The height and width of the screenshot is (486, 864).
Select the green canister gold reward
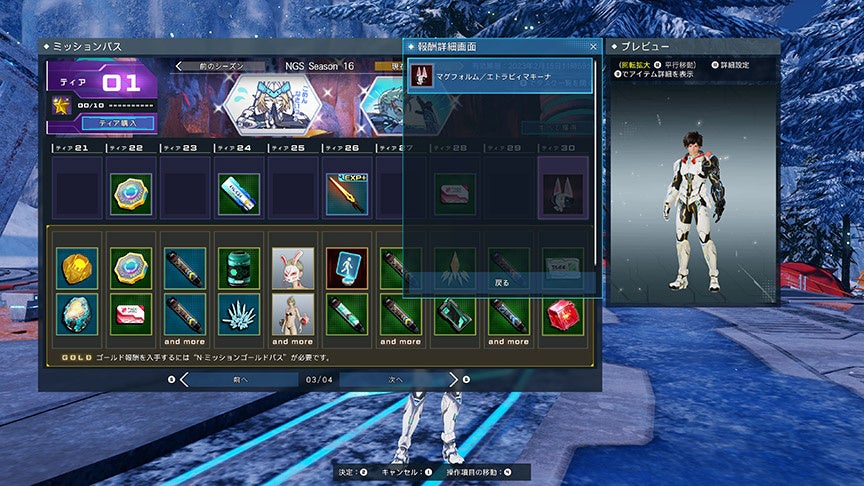click(x=239, y=268)
